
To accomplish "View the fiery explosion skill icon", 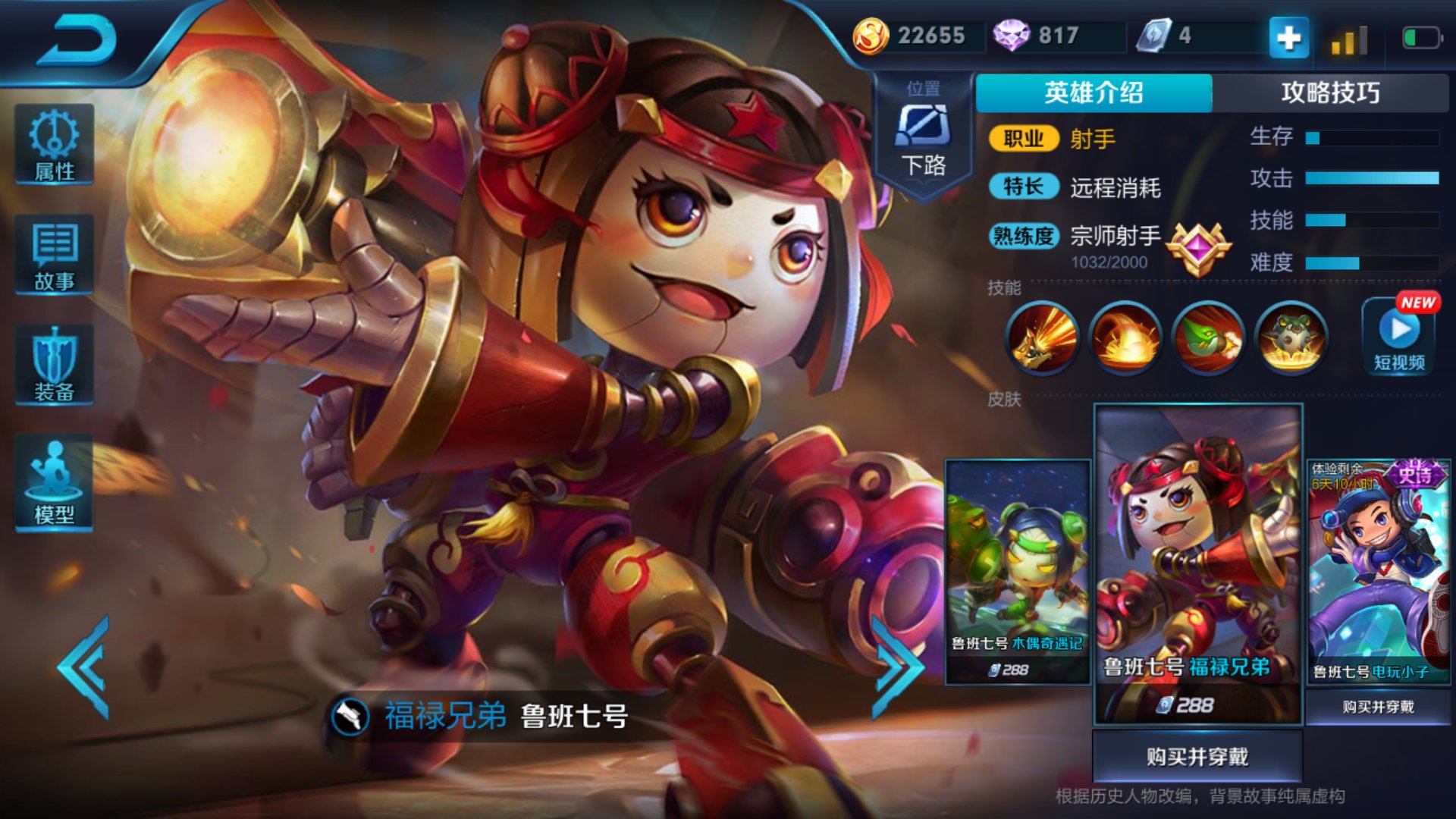I will [1125, 337].
